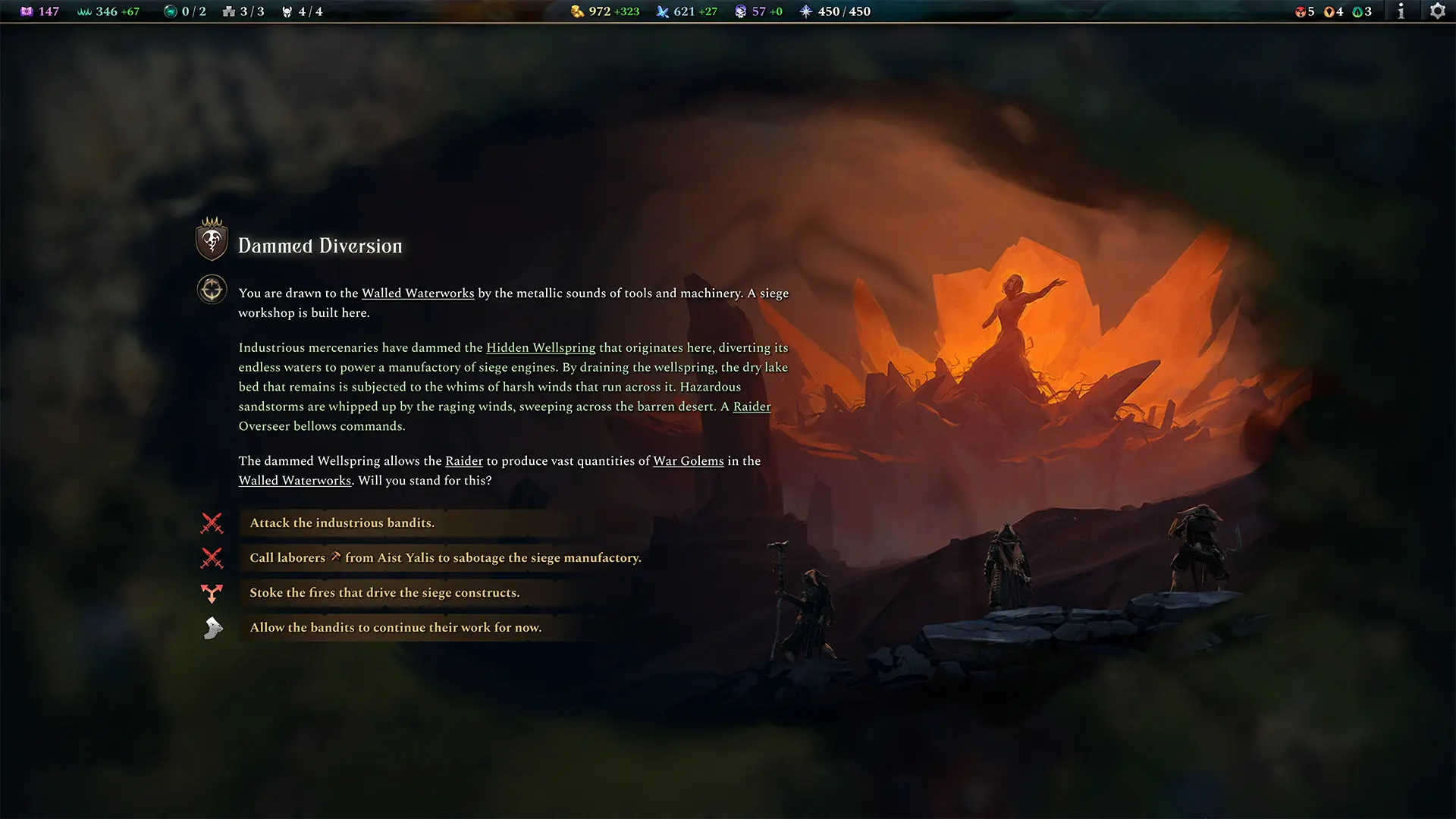Open the Hidden Wellspring link

(x=541, y=348)
